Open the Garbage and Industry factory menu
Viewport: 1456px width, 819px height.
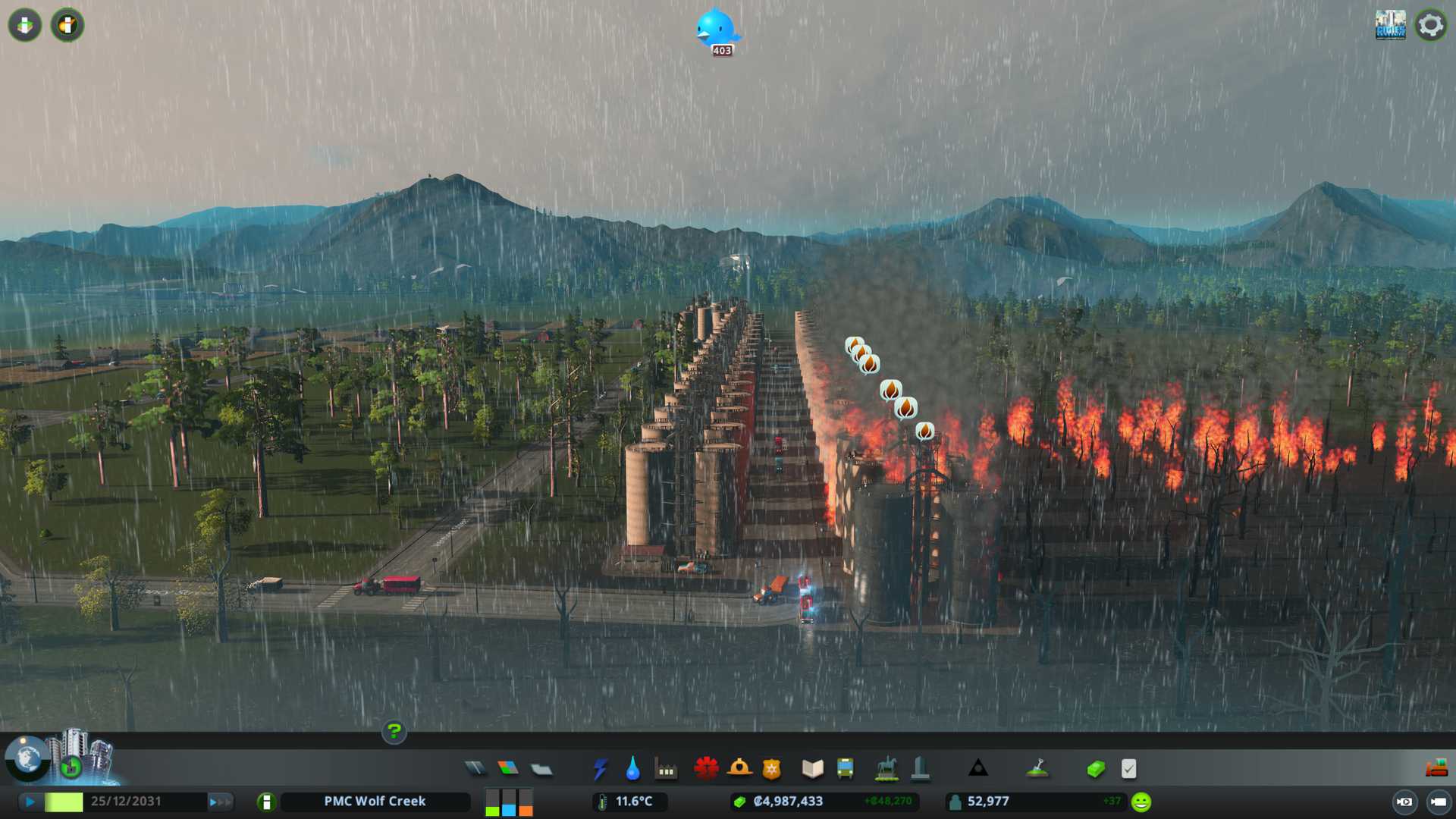pyautogui.click(x=666, y=769)
